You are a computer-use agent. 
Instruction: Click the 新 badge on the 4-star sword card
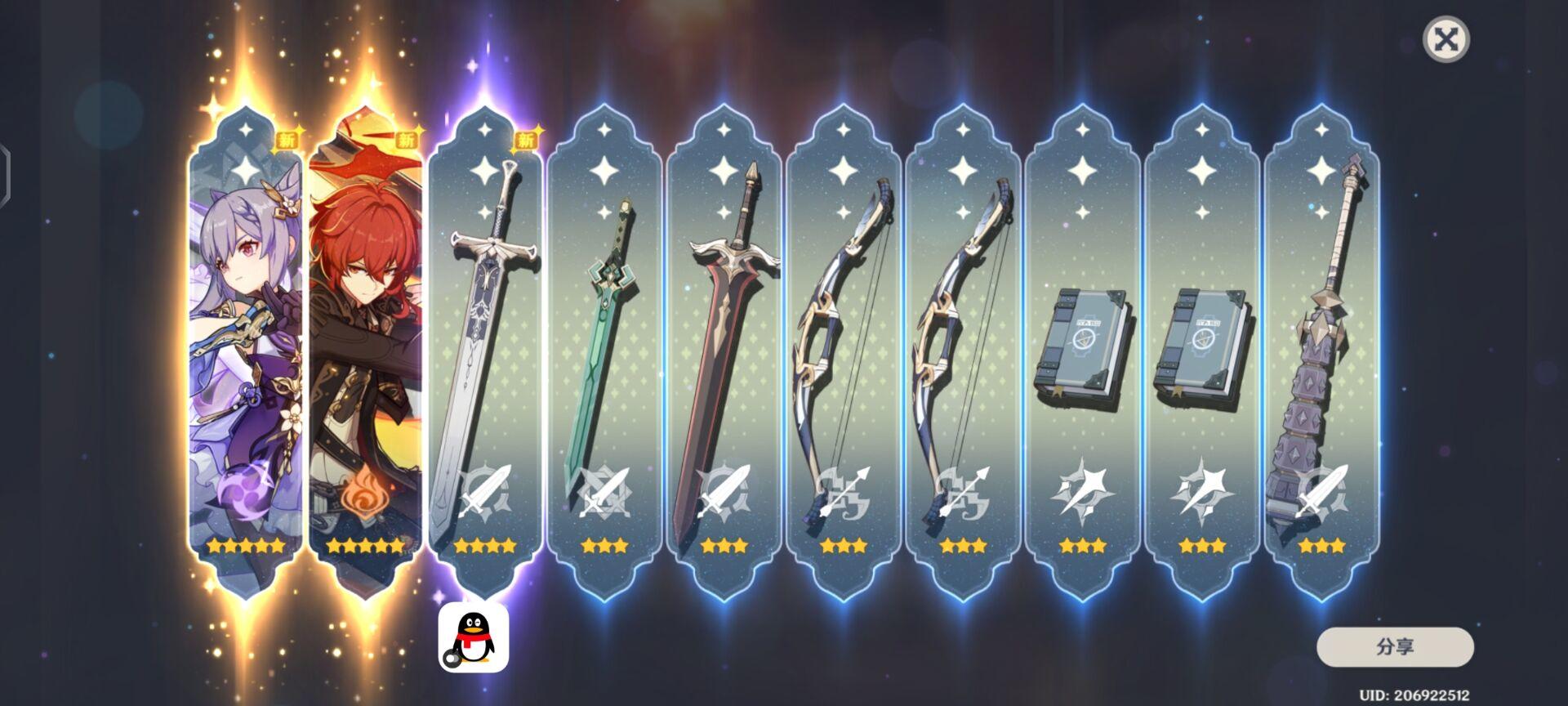coord(525,141)
